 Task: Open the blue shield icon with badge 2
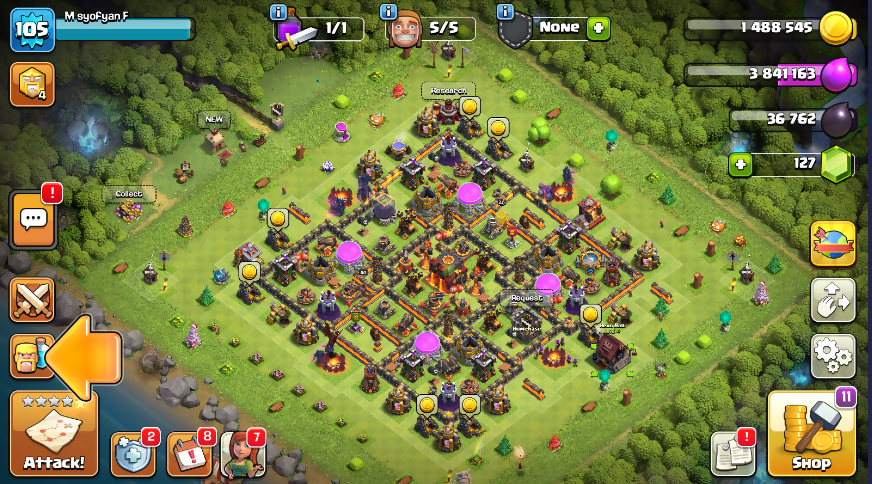click(x=133, y=455)
